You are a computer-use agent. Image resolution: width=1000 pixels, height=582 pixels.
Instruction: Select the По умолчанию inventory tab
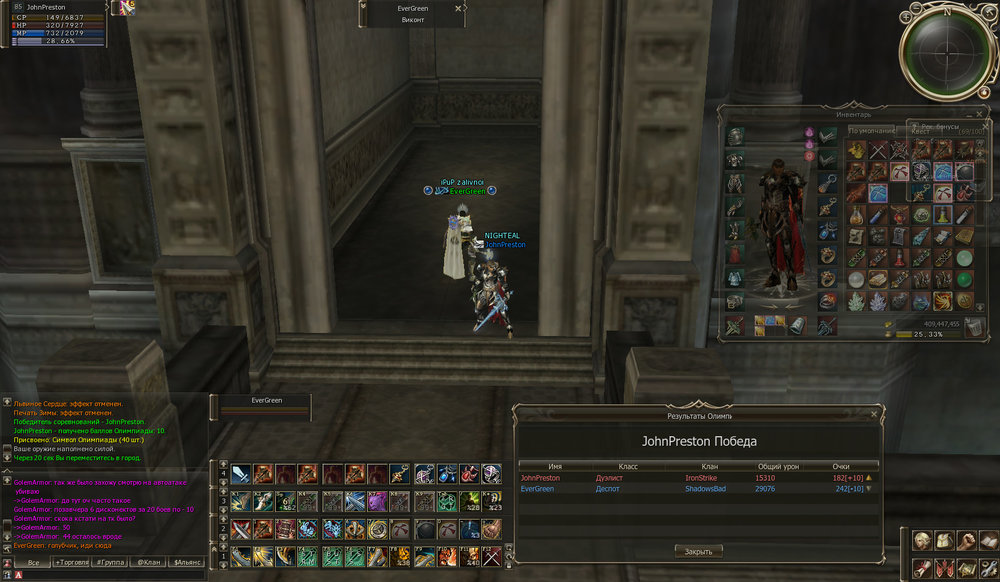point(872,130)
